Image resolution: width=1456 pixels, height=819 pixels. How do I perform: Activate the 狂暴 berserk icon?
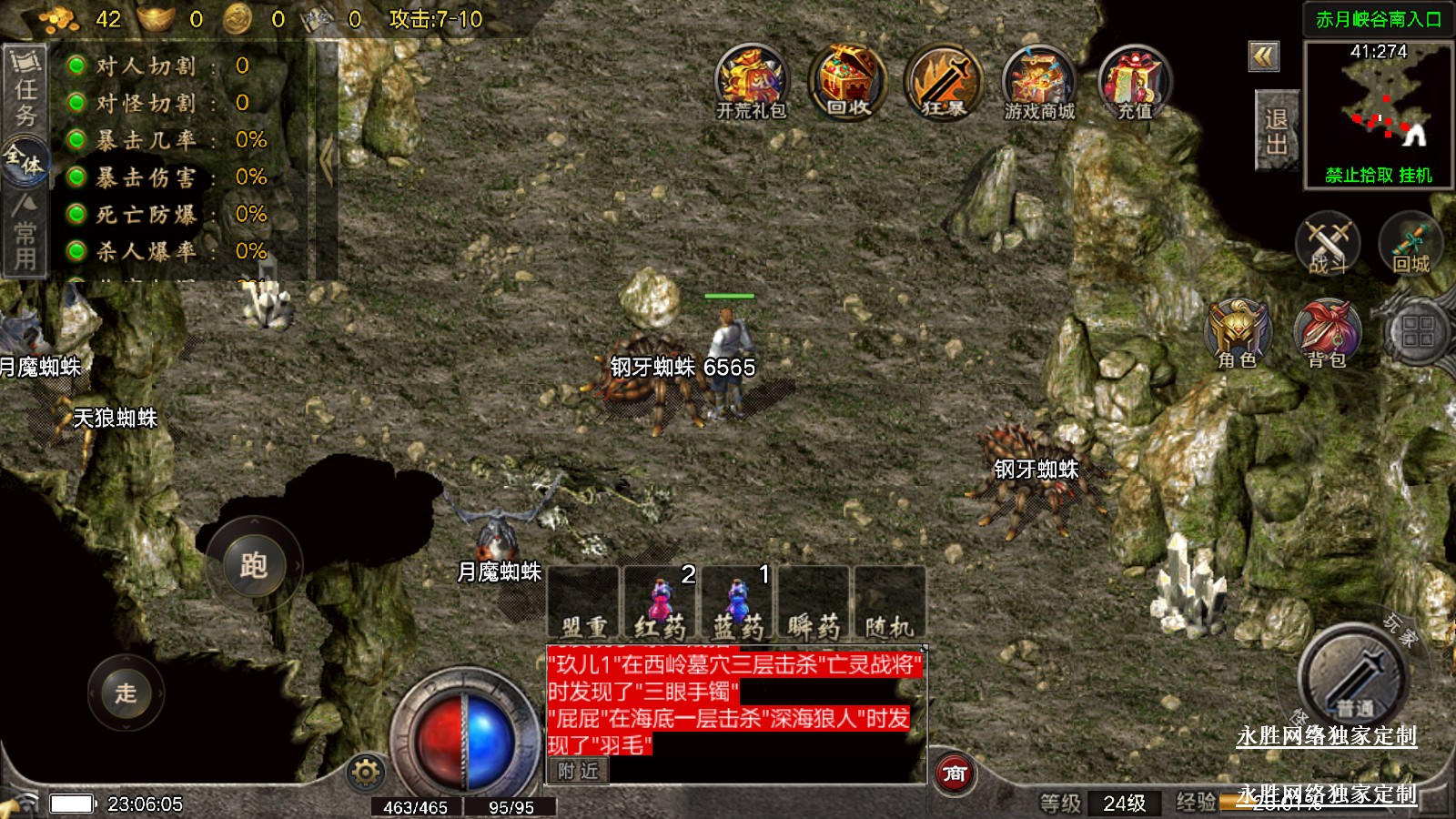944,82
